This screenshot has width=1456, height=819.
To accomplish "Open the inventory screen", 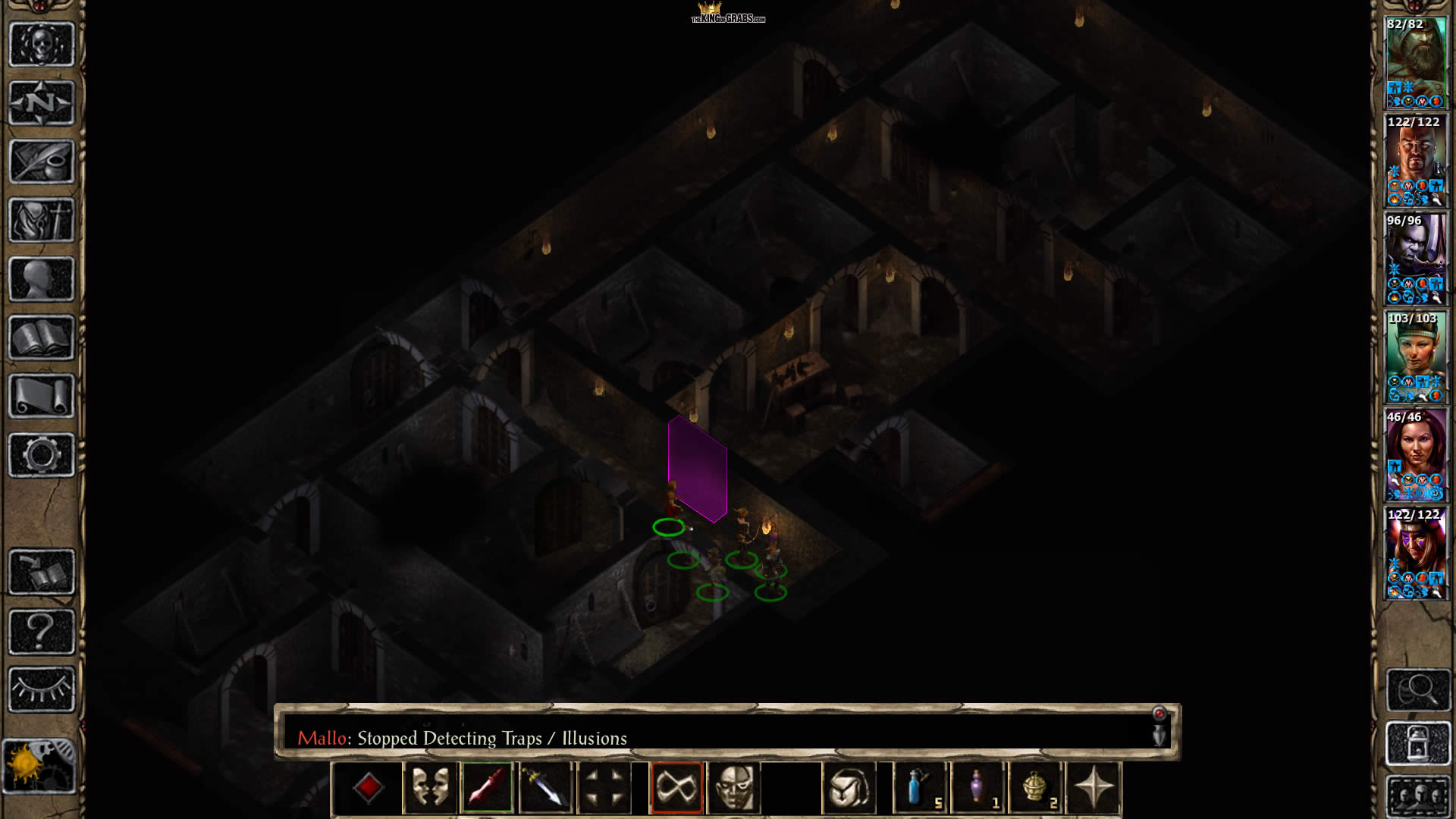I will click(x=42, y=221).
